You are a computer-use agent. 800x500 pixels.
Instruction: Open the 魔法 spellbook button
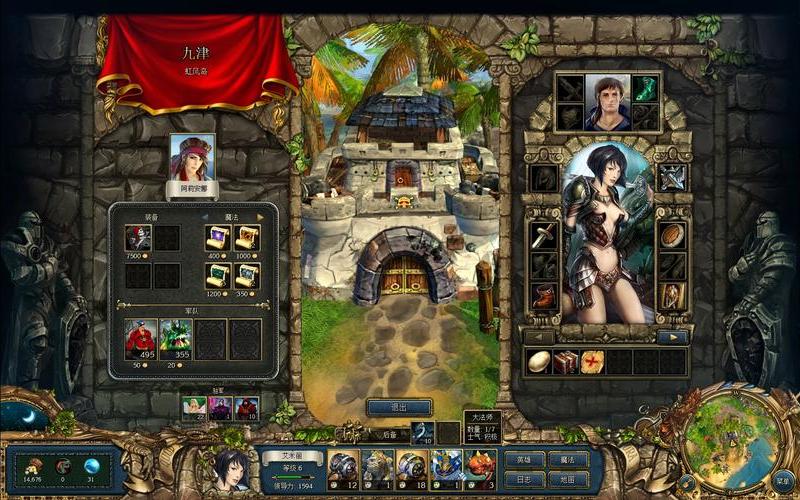coord(567,459)
